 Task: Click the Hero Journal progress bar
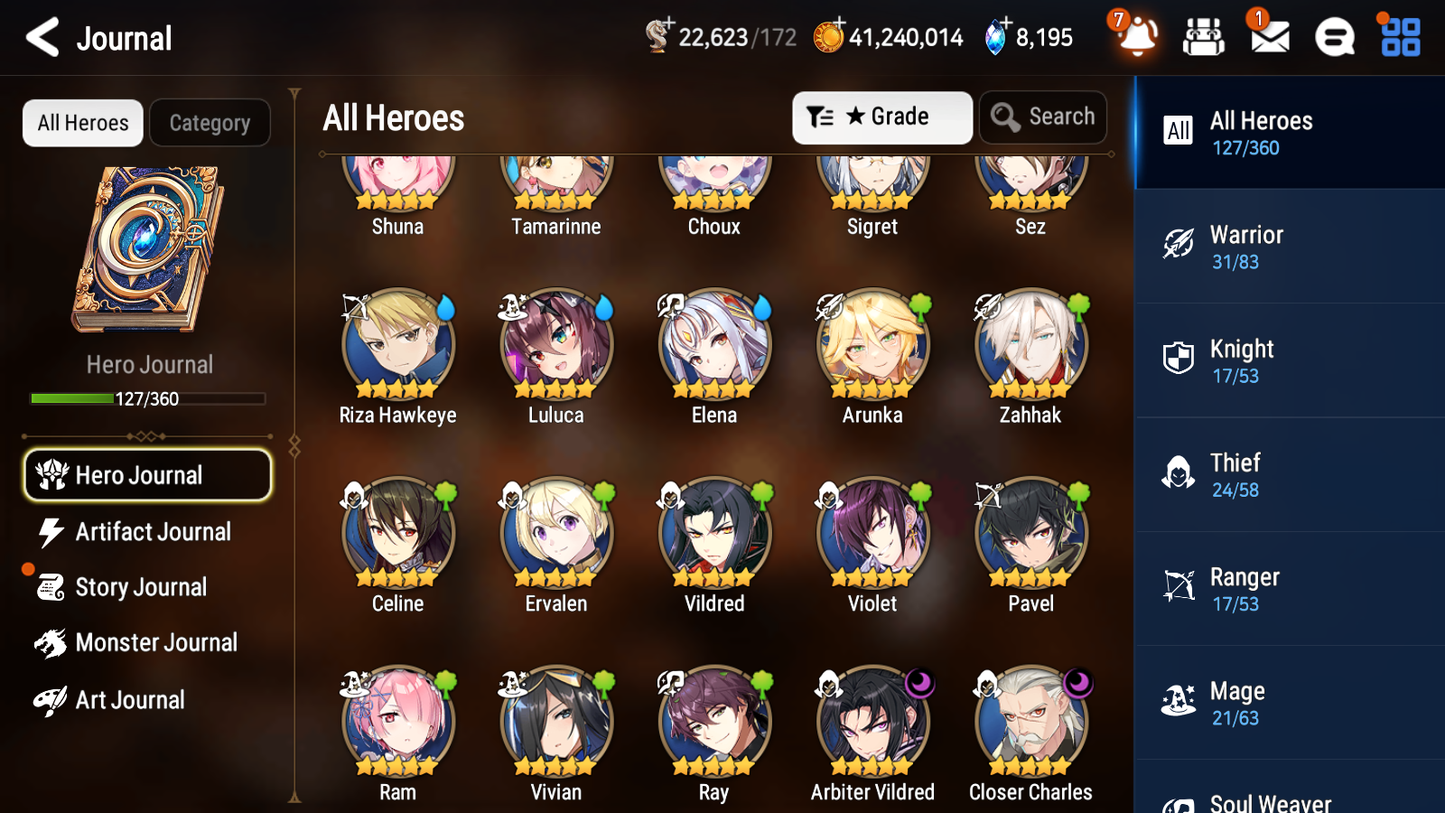pos(148,398)
